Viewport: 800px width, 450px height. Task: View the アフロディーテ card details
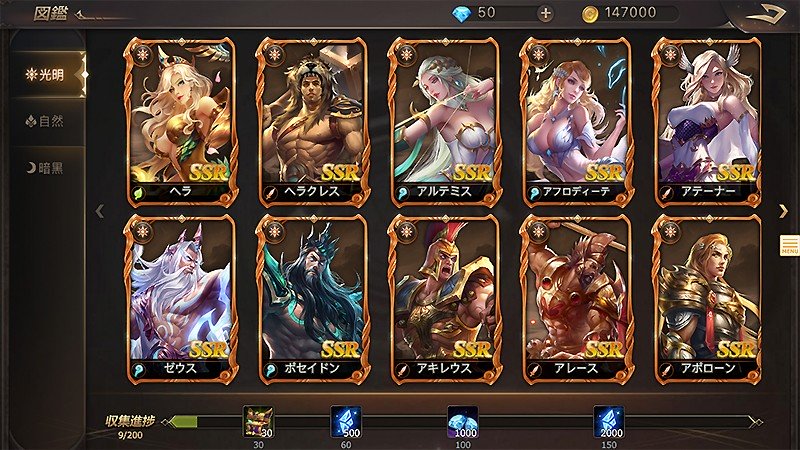[575, 120]
